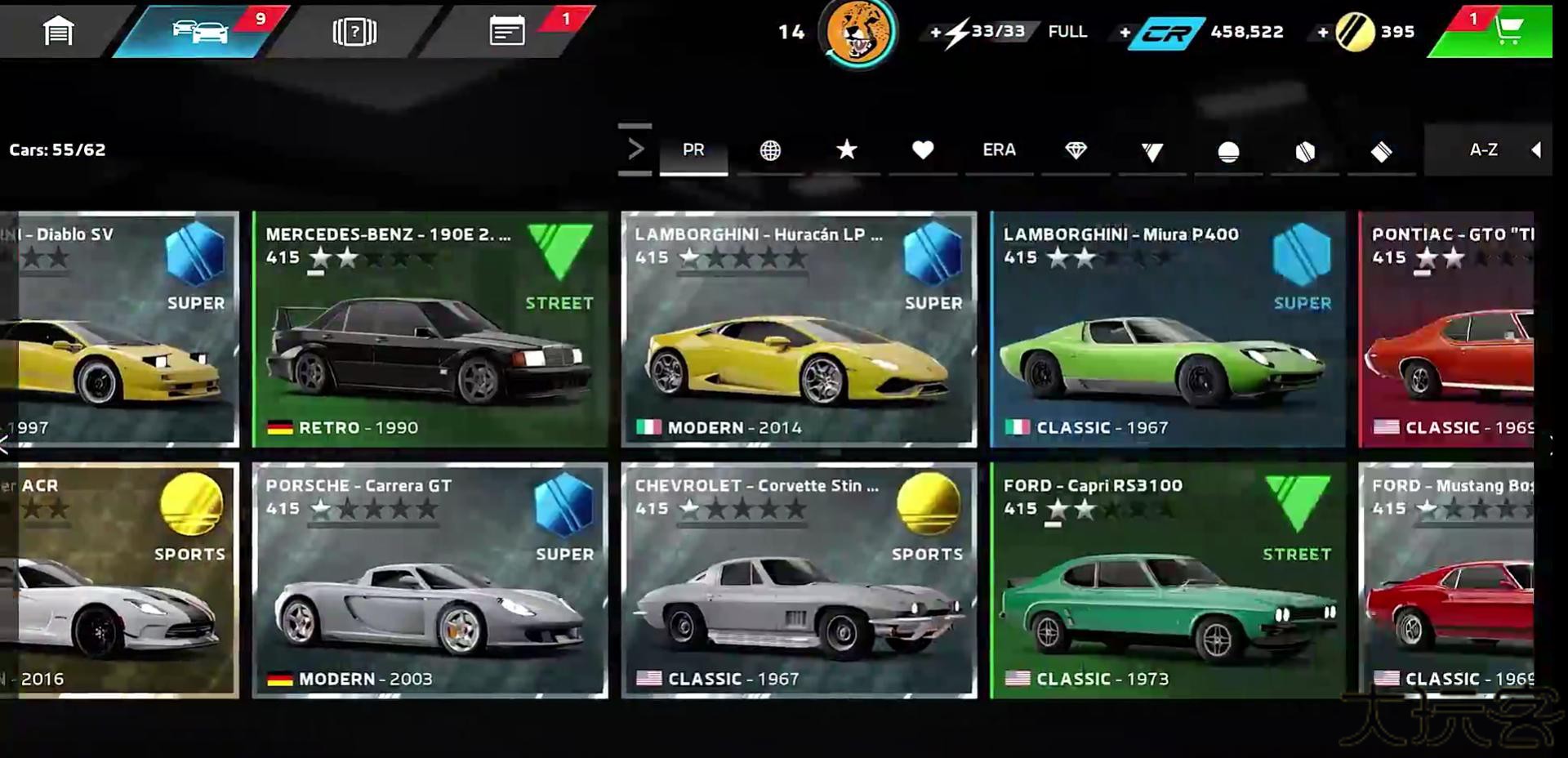1568x758 pixels.
Task: Choose the Ford Capri RS3100 card
Action: coord(1167,581)
